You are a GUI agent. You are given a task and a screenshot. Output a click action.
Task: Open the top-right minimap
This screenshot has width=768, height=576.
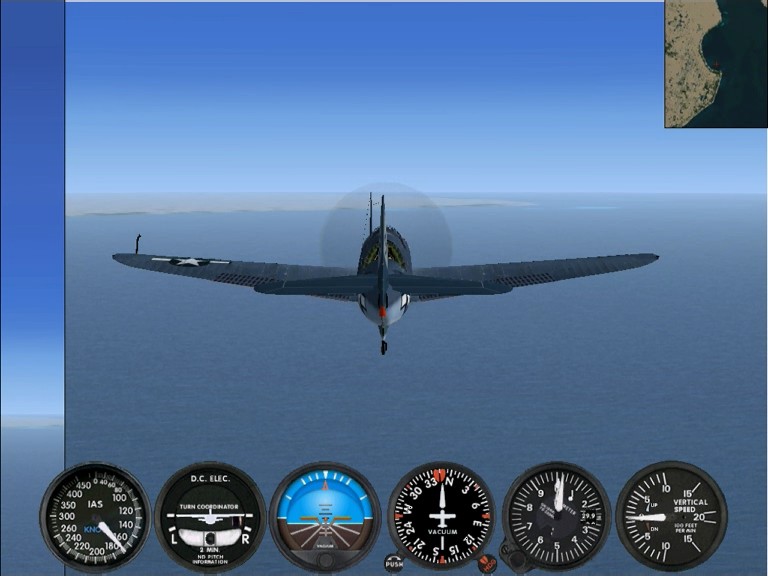click(716, 63)
